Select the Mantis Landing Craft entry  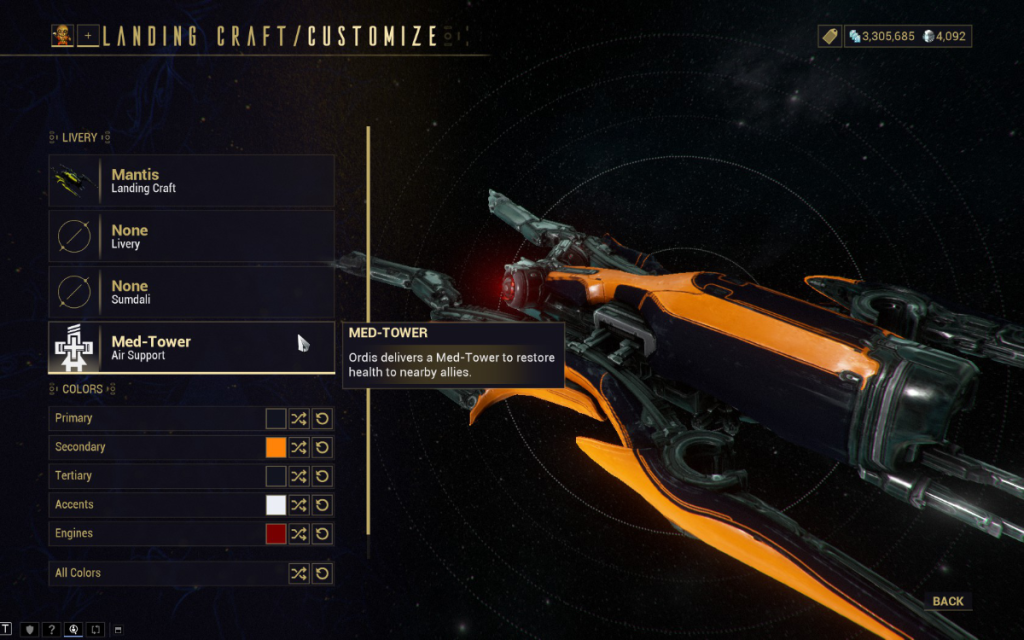pyautogui.click(x=191, y=181)
